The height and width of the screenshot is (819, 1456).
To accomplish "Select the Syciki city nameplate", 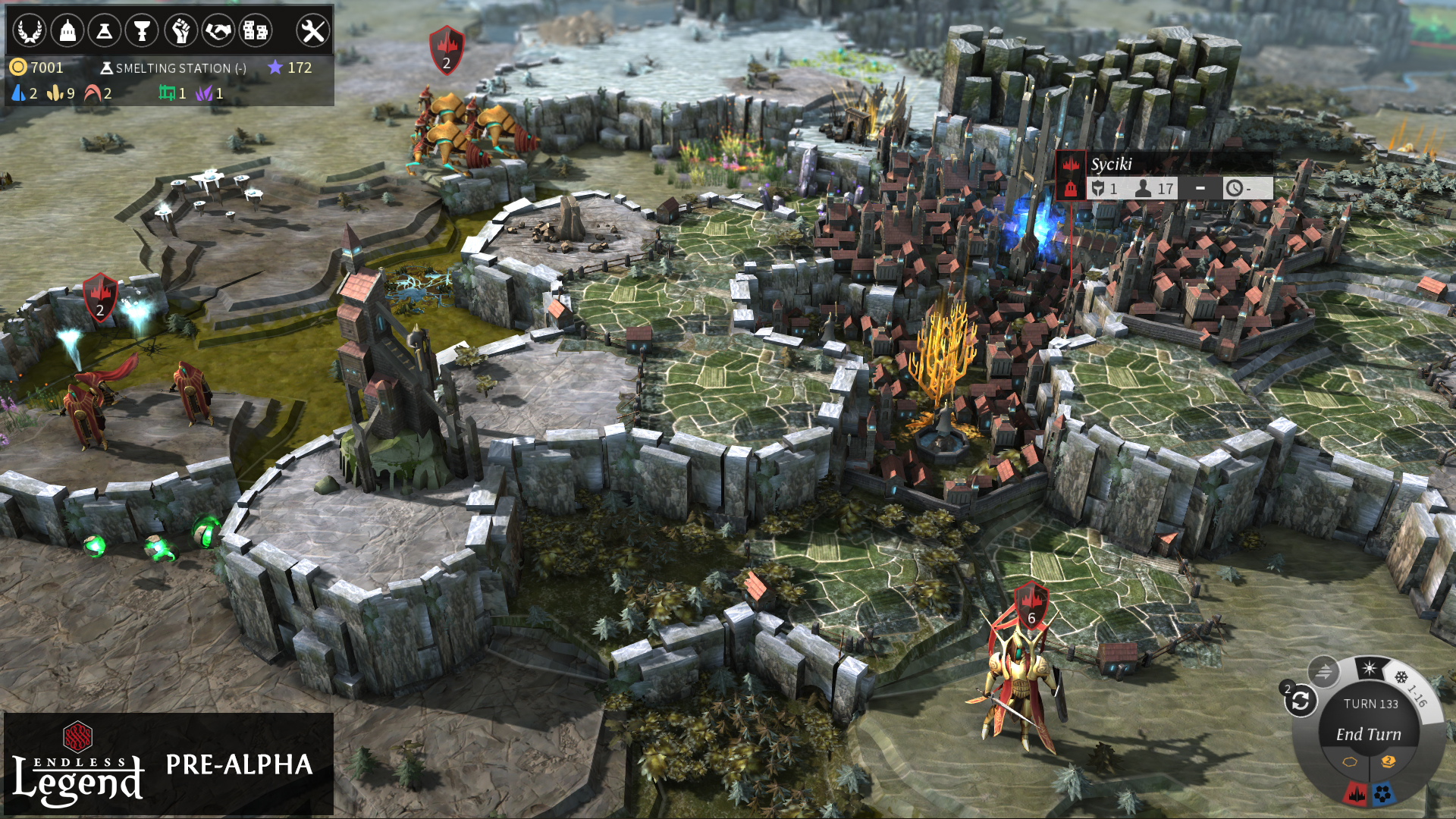I will pyautogui.click(x=1111, y=163).
